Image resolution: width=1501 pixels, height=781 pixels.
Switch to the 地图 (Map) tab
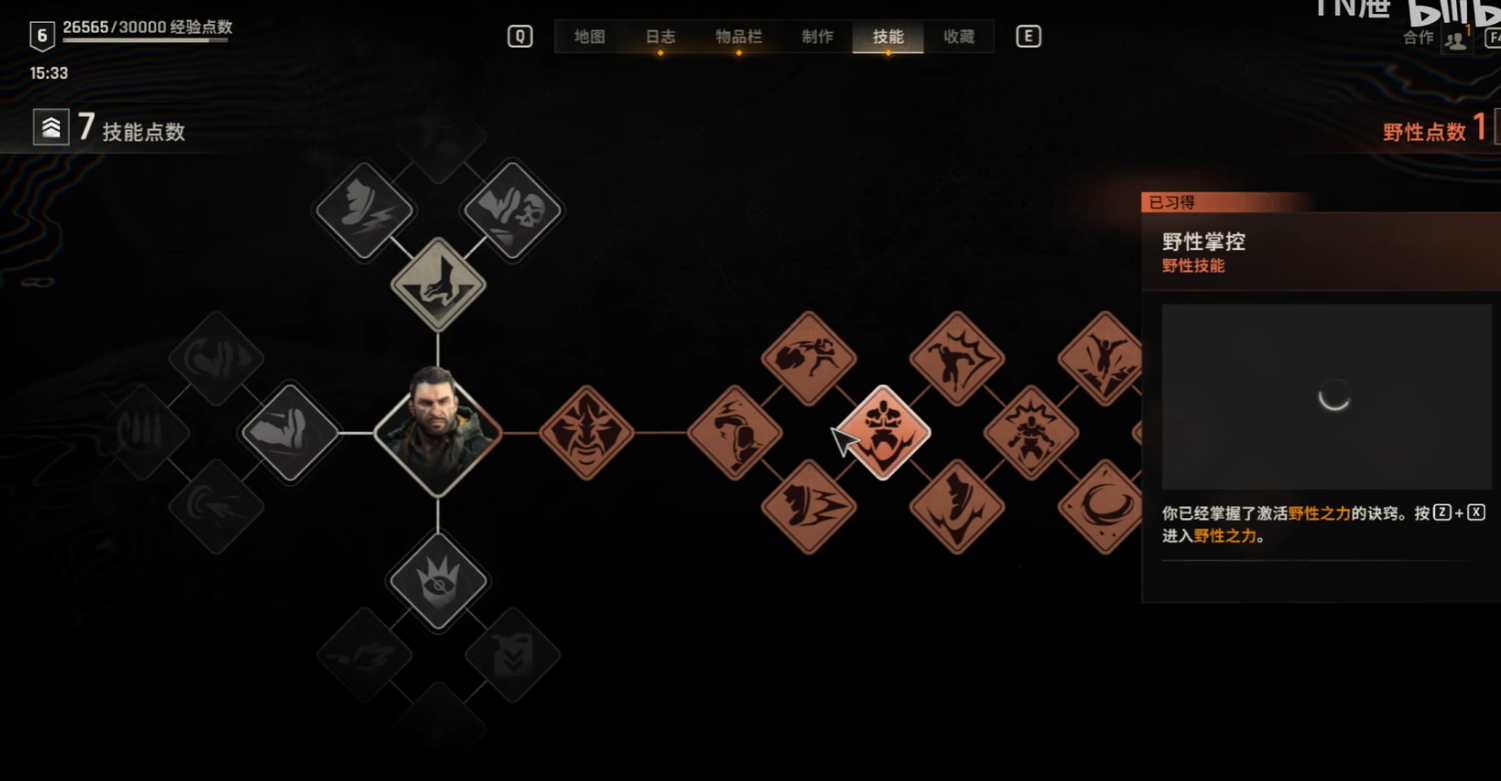click(590, 37)
